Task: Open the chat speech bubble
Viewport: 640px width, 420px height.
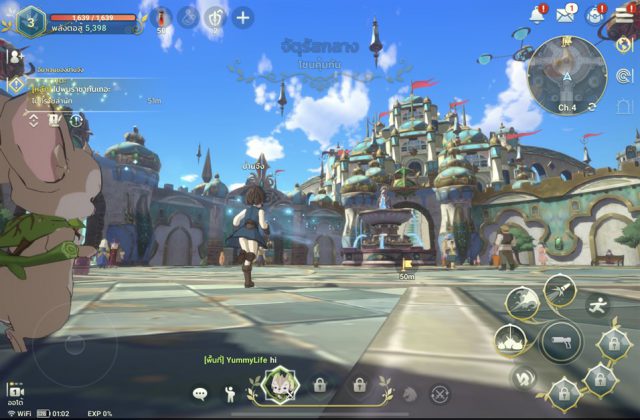Action: click(x=200, y=394)
